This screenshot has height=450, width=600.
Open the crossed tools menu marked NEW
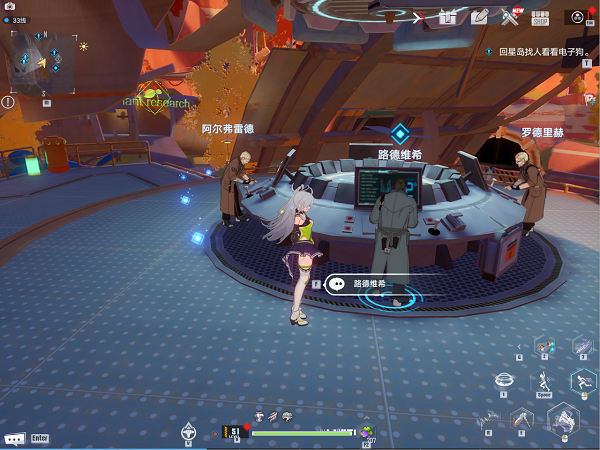tap(510, 16)
